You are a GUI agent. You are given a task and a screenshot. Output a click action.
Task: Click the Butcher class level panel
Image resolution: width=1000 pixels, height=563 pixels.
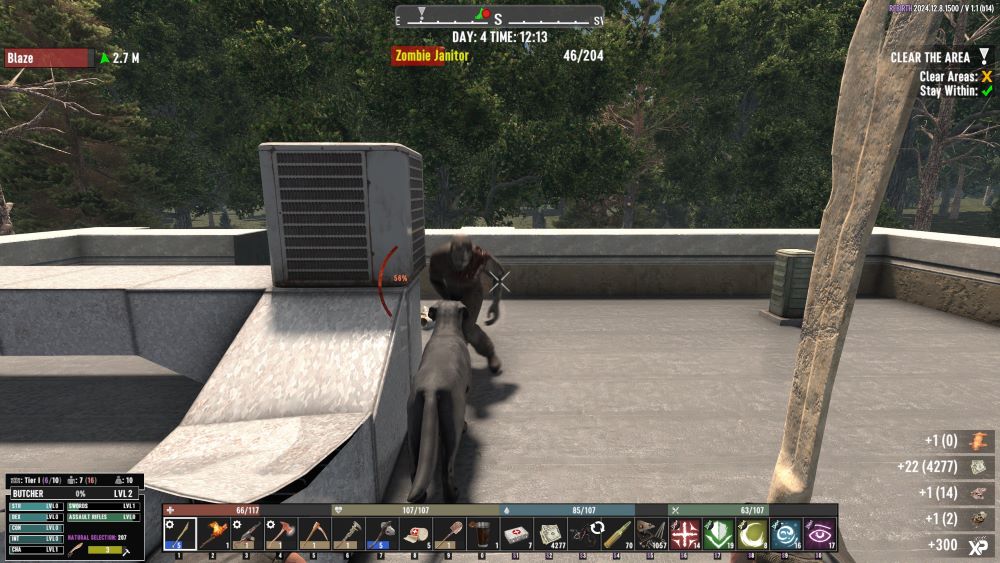point(75,494)
